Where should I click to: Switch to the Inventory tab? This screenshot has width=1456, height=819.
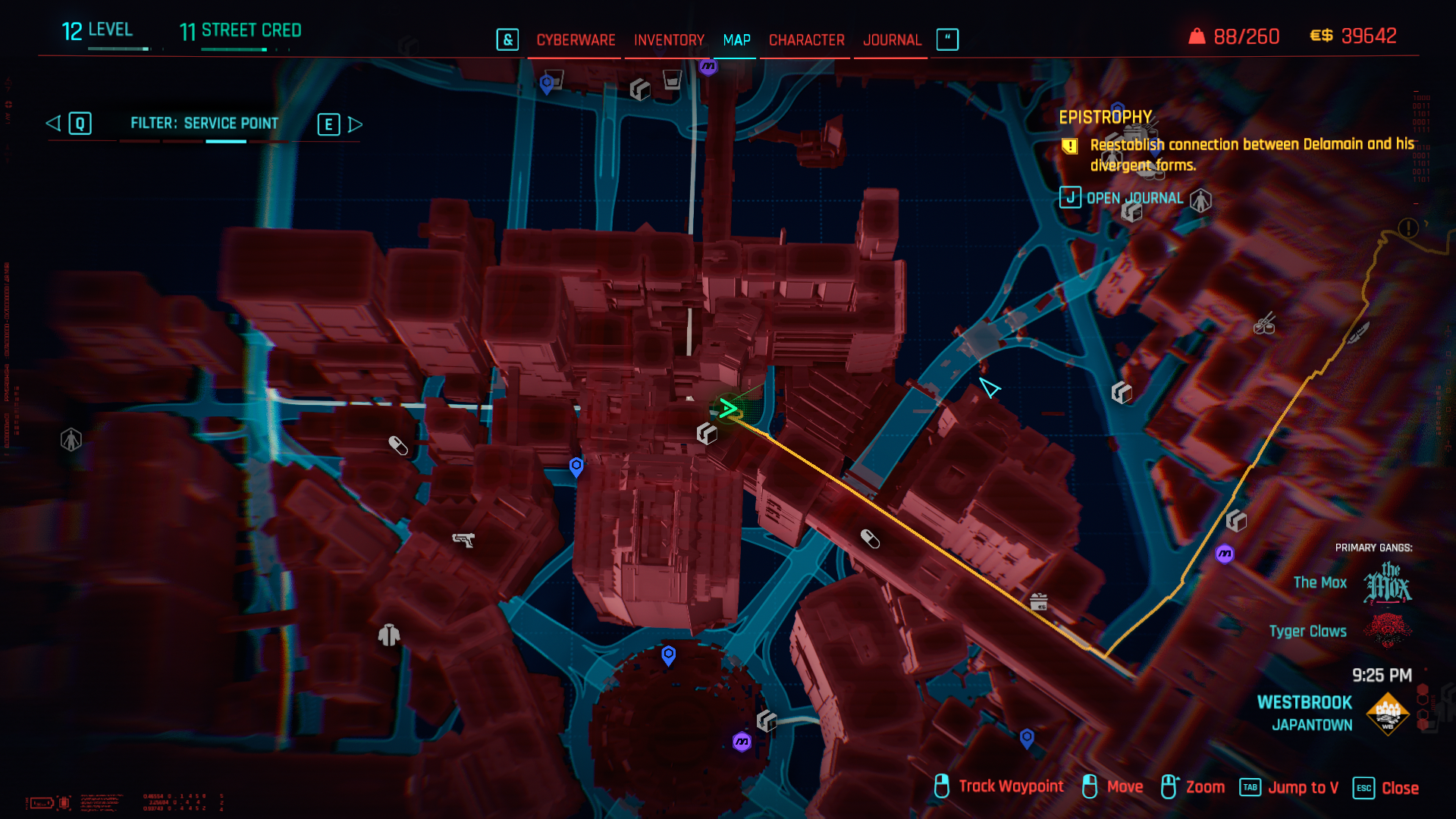click(669, 40)
